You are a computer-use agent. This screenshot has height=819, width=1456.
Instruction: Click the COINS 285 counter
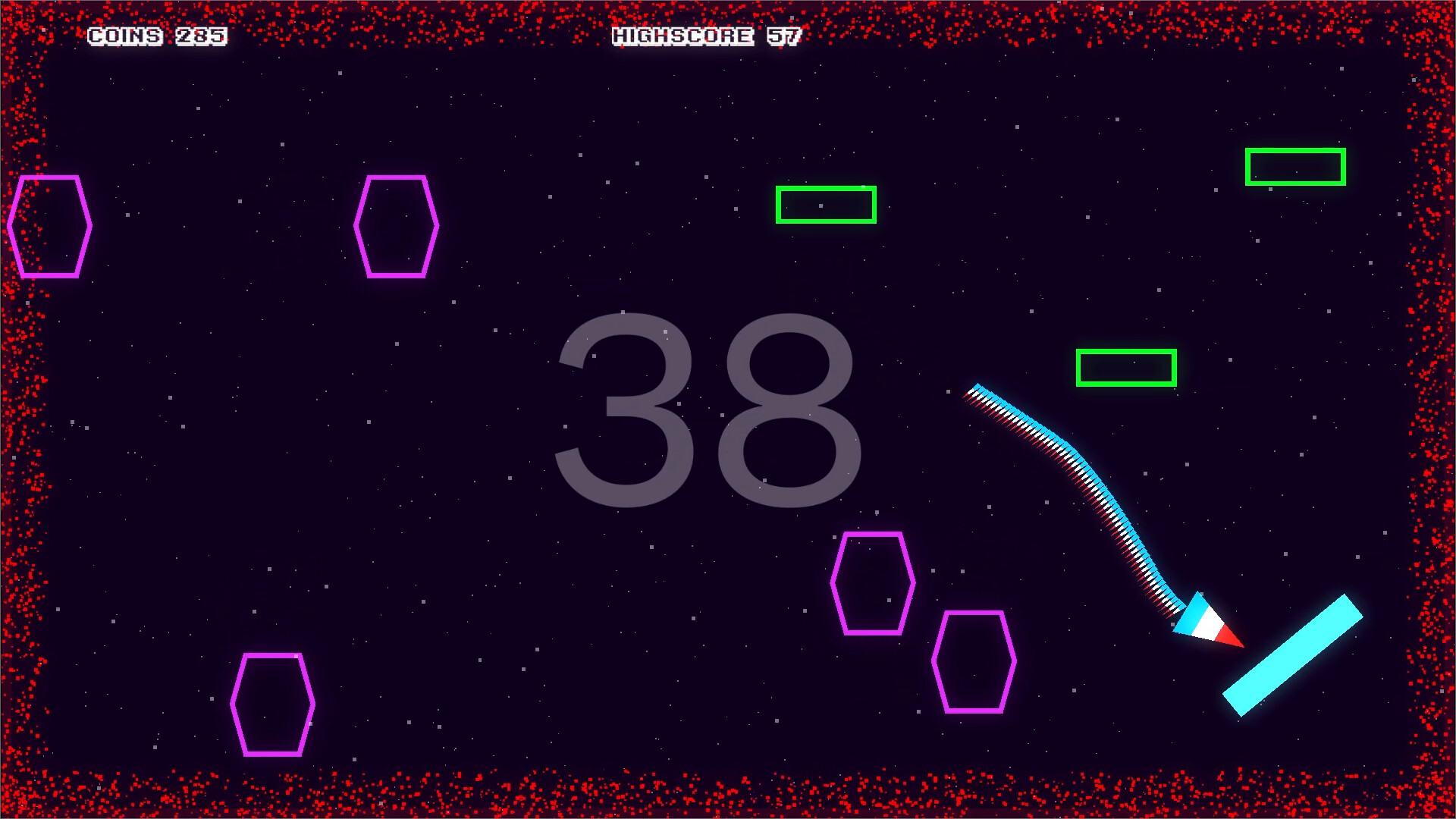point(157,36)
